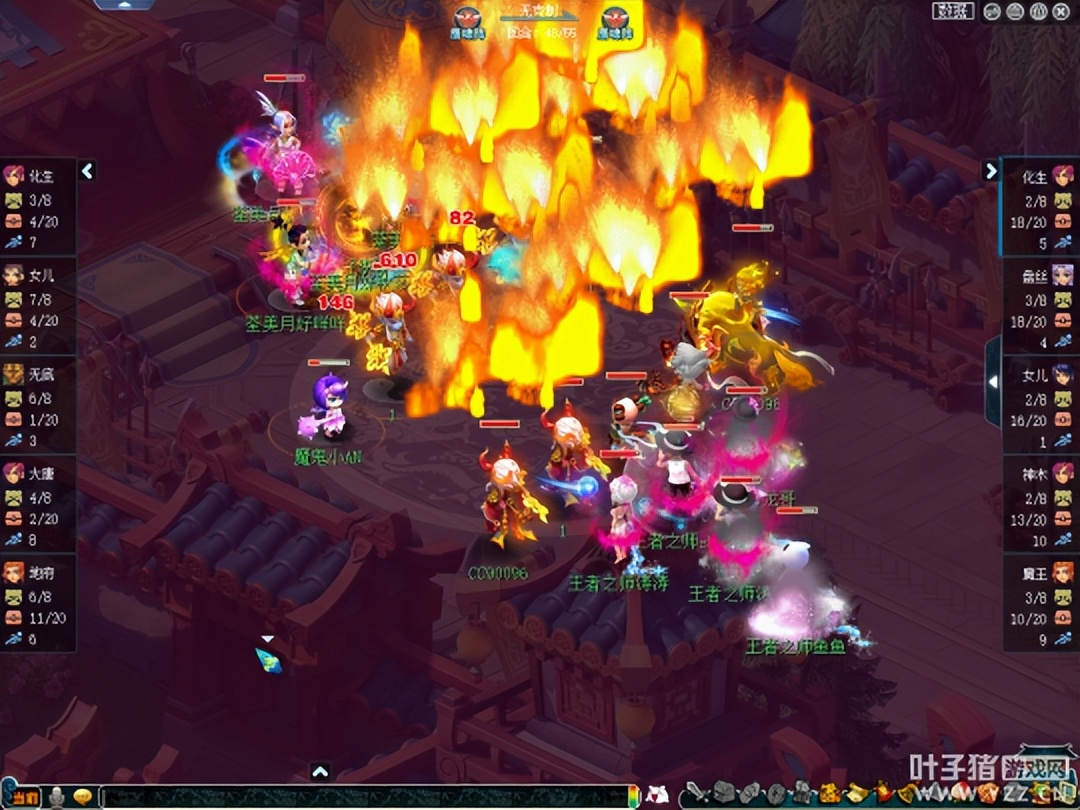Select the 大唐 member in the left team list
The image size is (1080, 810).
pyautogui.click(x=38, y=502)
